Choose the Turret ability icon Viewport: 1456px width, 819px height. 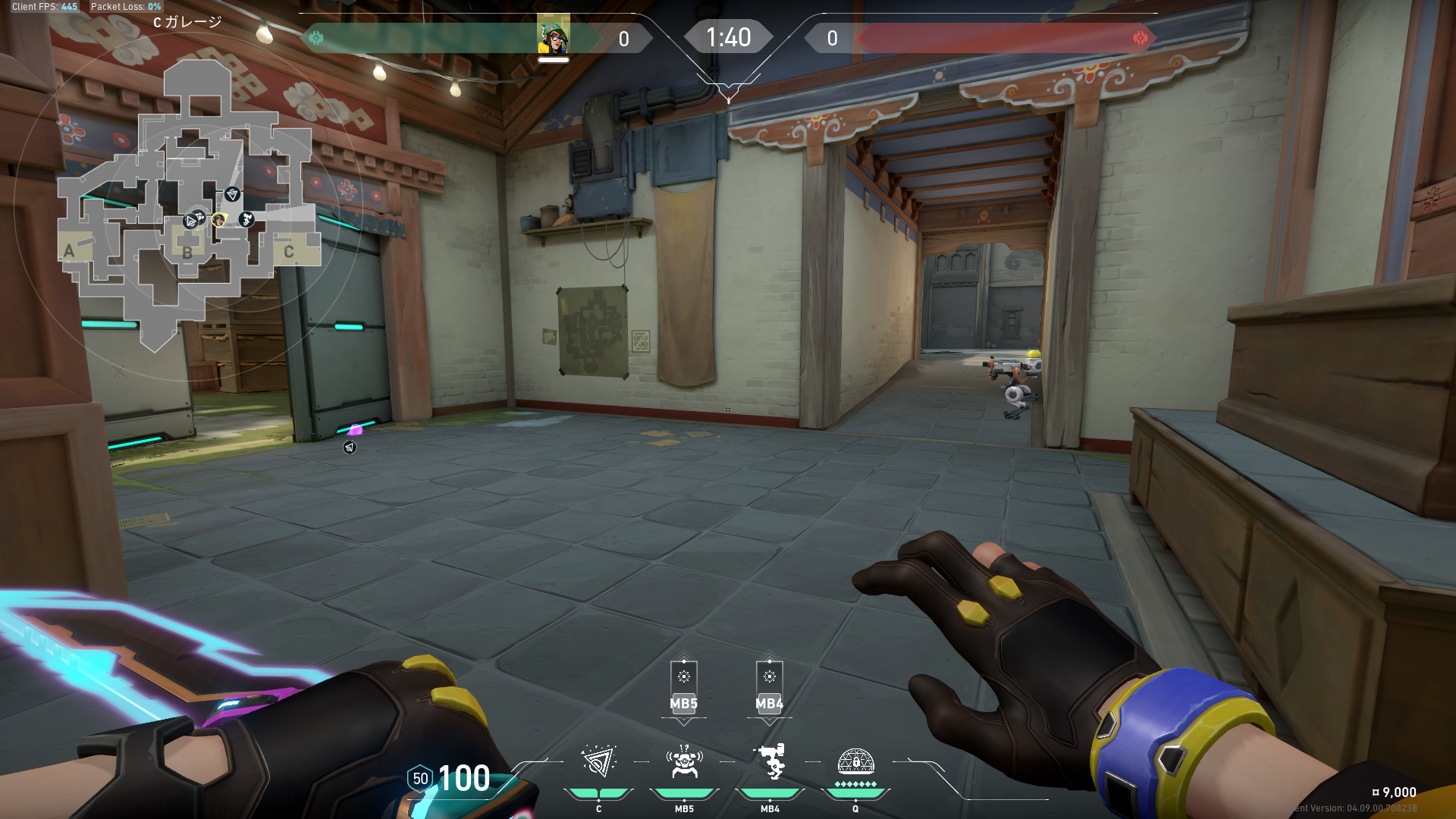coord(770,762)
